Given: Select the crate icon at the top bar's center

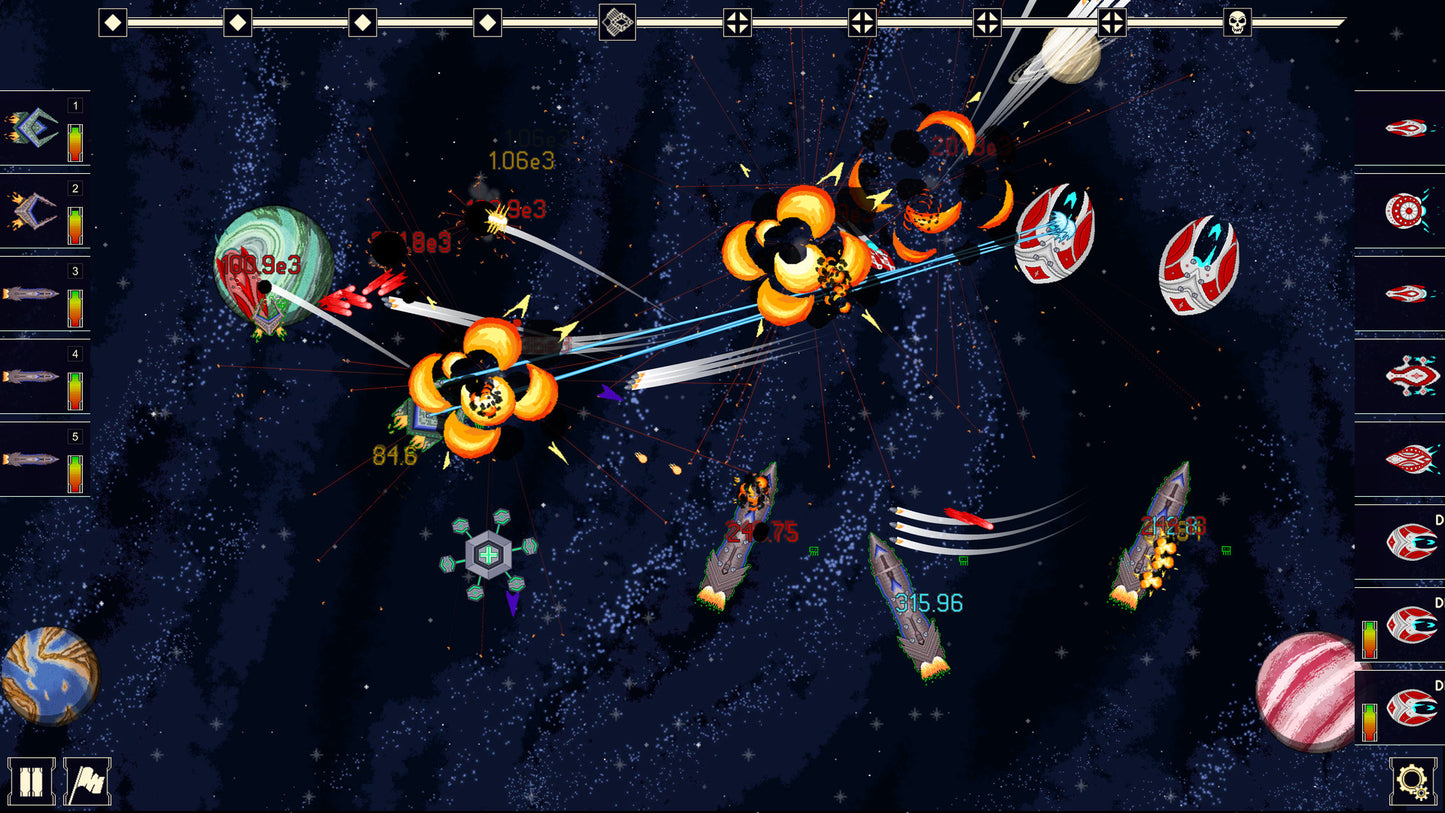Looking at the screenshot, I should click(x=617, y=22).
